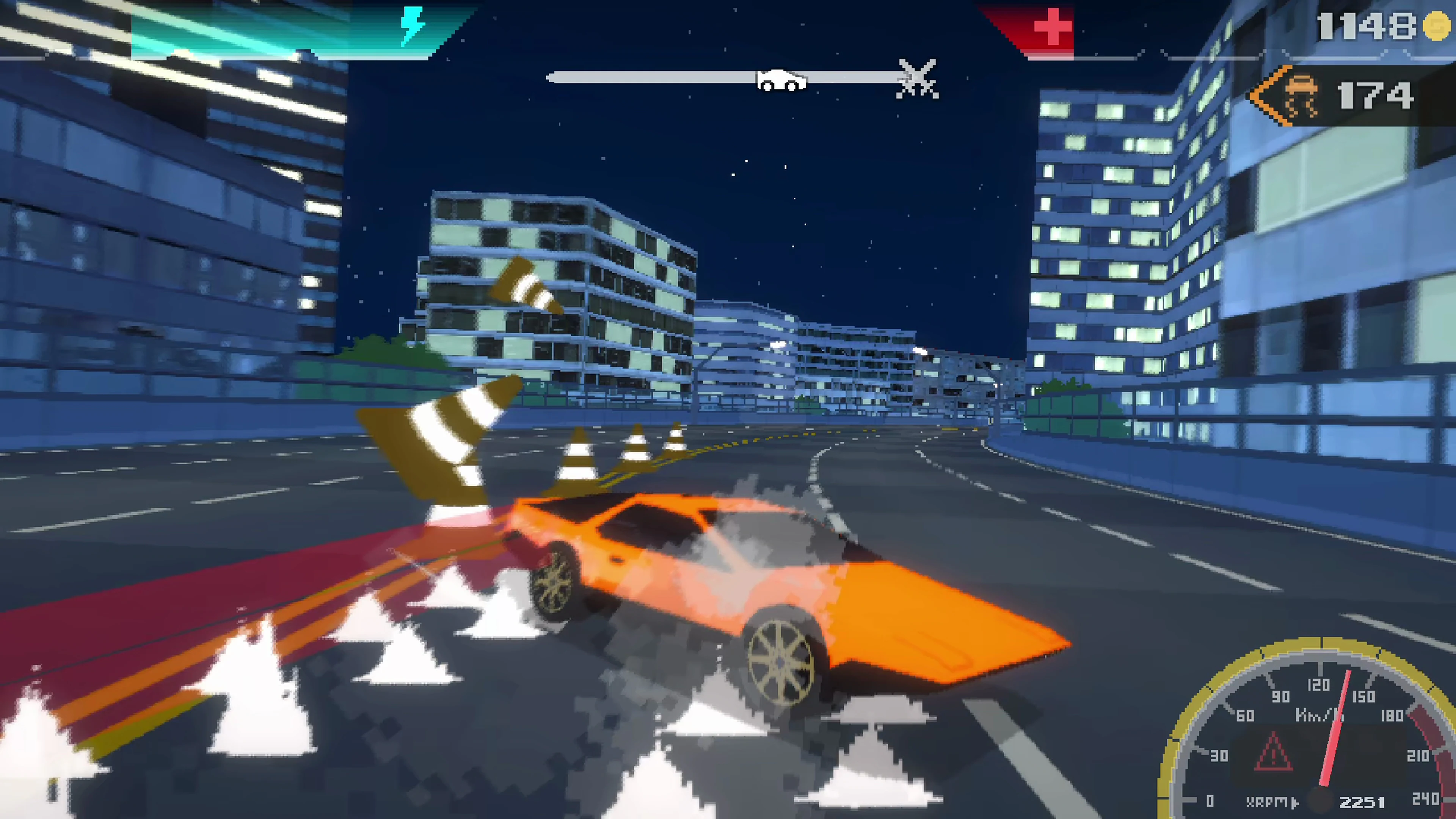Select the white car progress marker
The height and width of the screenshot is (819, 1456).
[782, 80]
